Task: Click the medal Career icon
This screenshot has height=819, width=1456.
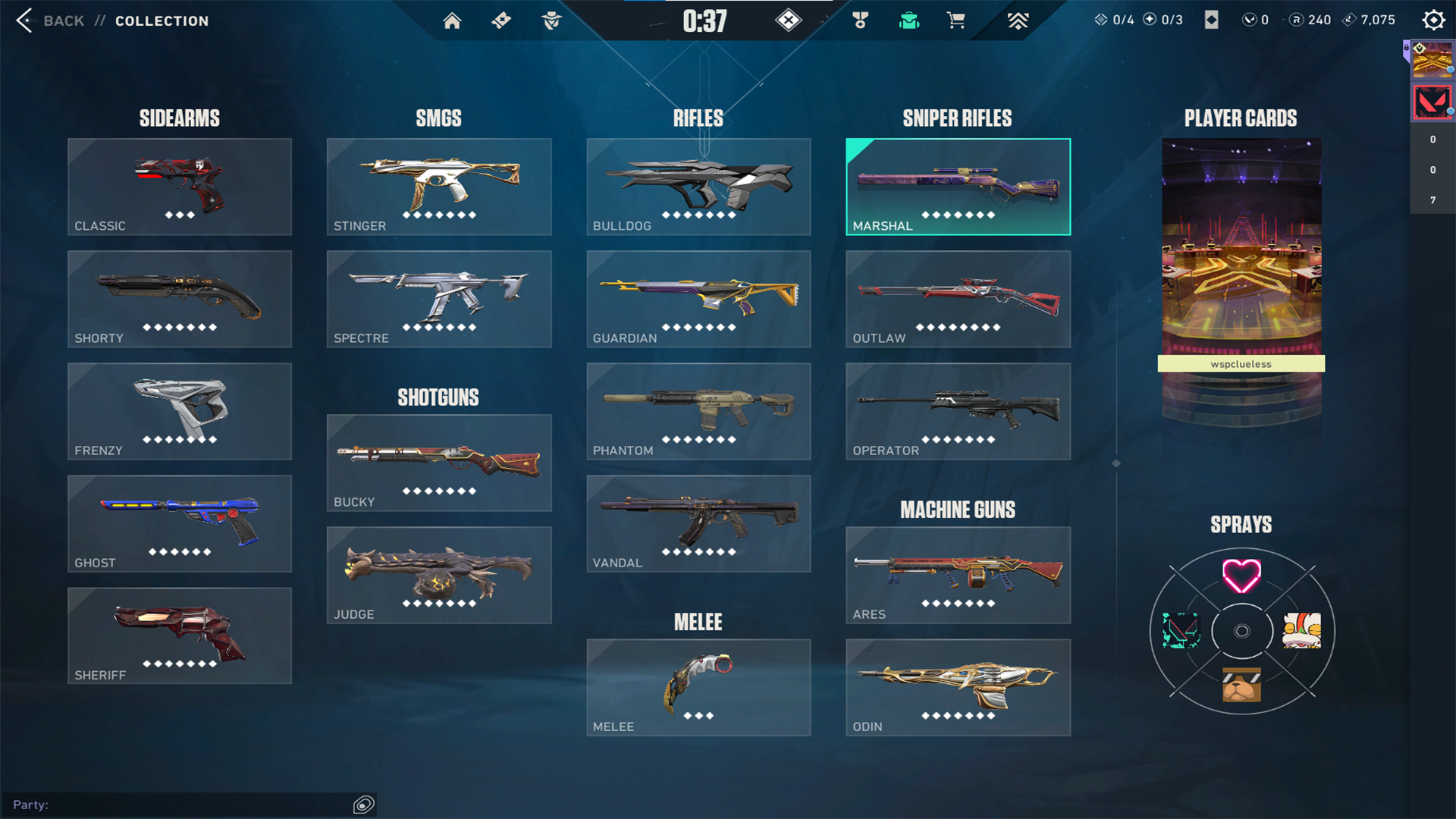Action: pyautogui.click(x=862, y=20)
